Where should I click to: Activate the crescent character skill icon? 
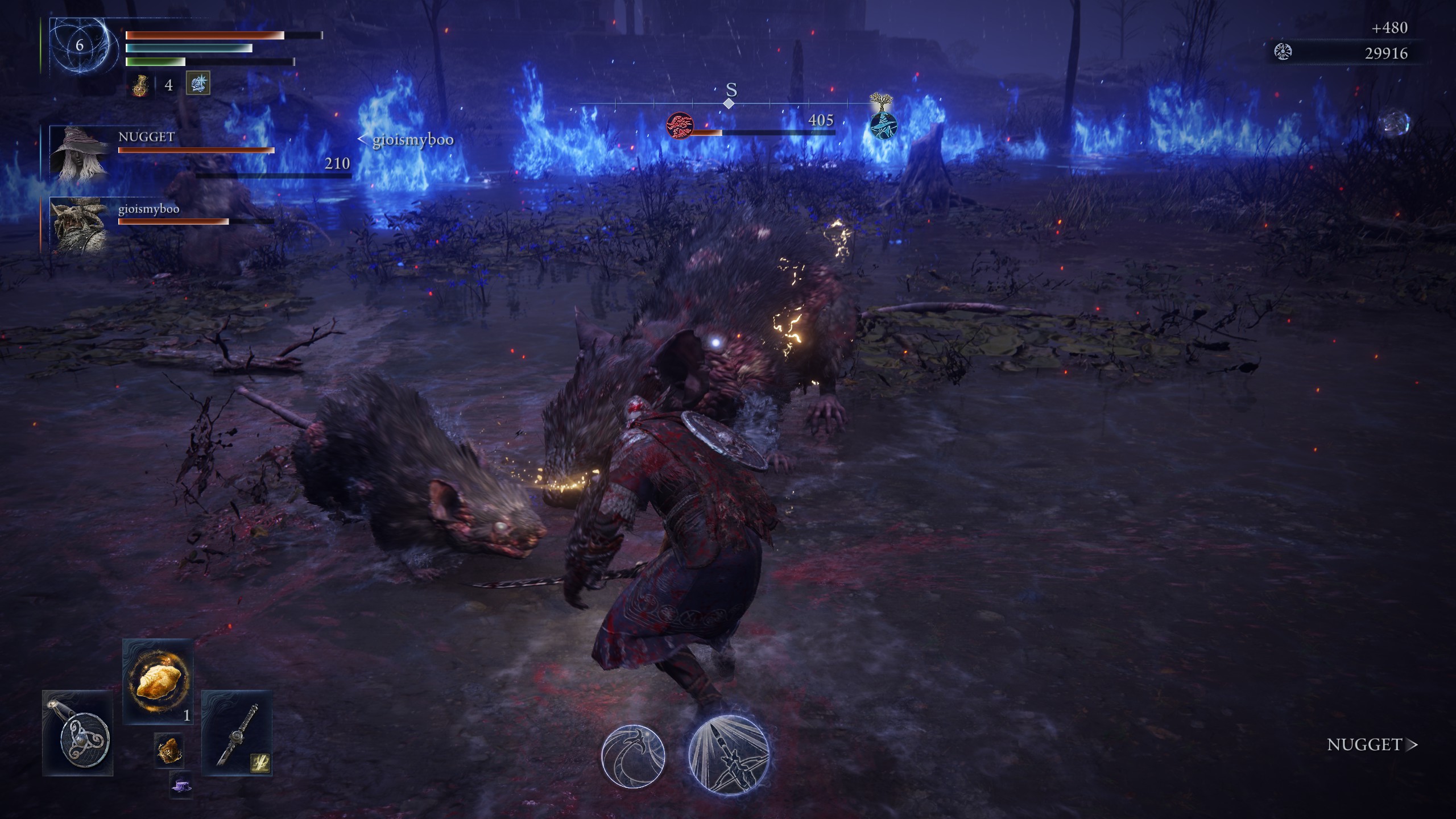633,756
